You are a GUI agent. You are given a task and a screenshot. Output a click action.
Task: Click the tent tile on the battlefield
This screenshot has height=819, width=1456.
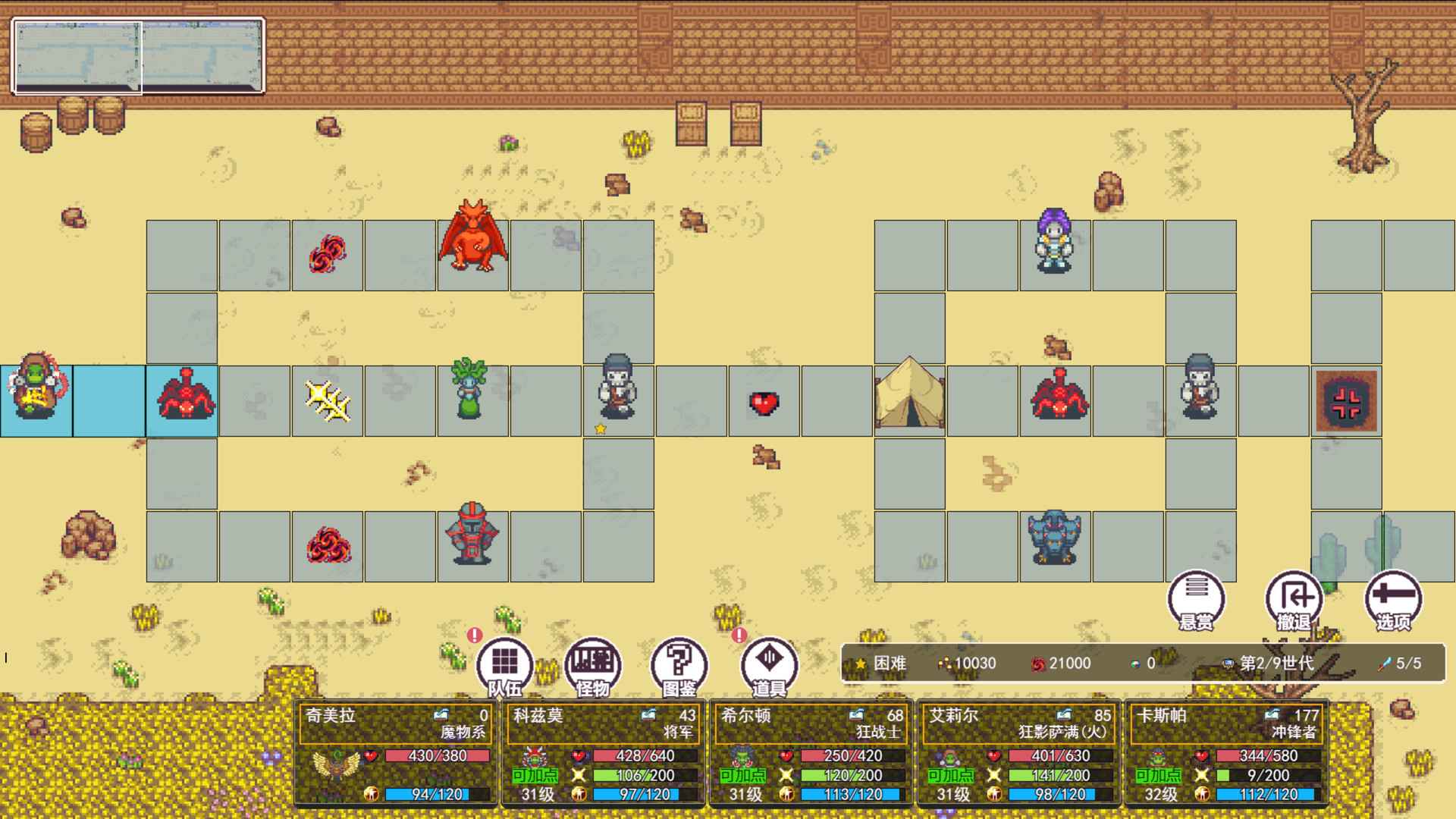coord(908,400)
